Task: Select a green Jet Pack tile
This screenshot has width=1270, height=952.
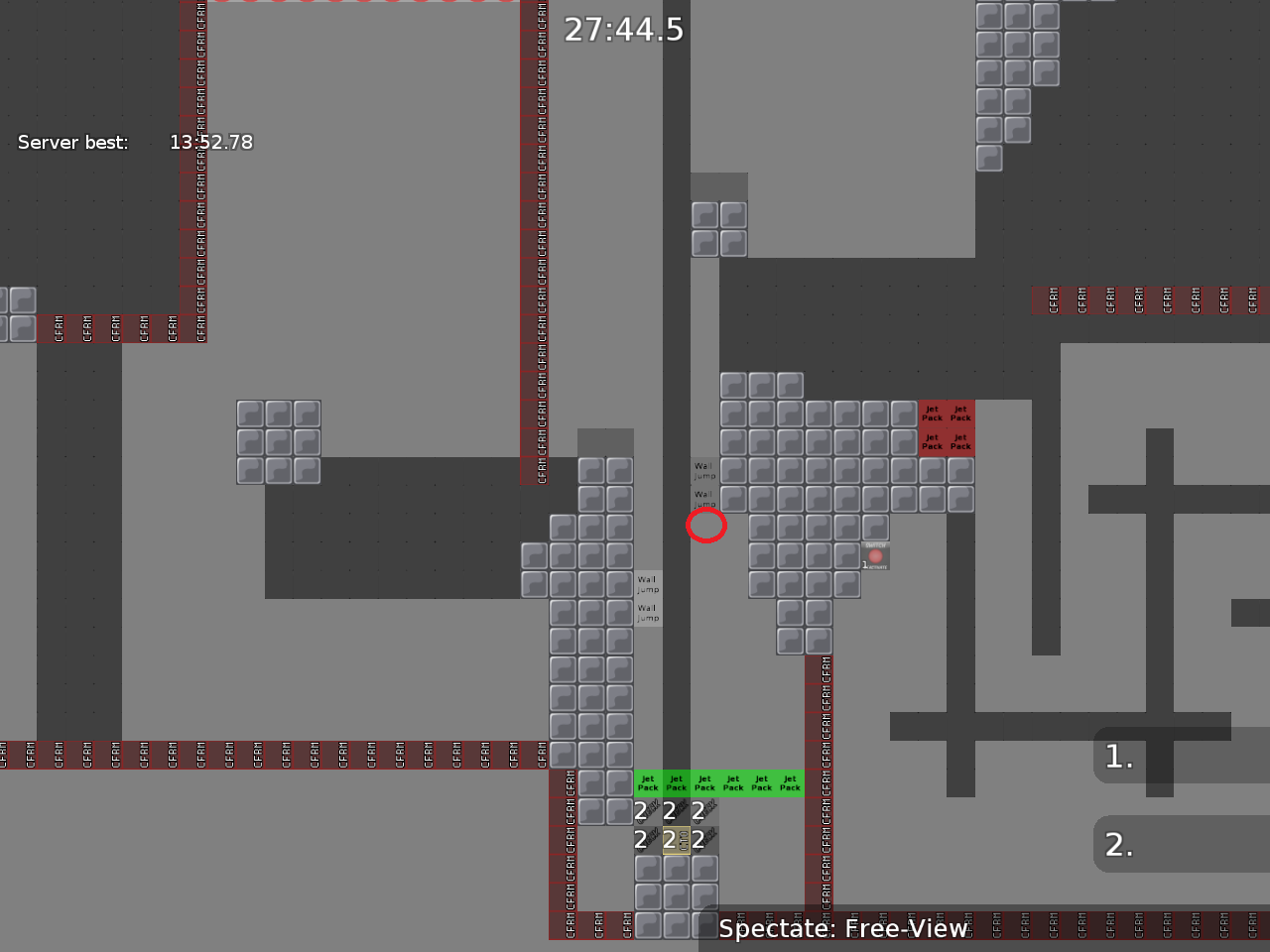Action: coord(734,783)
